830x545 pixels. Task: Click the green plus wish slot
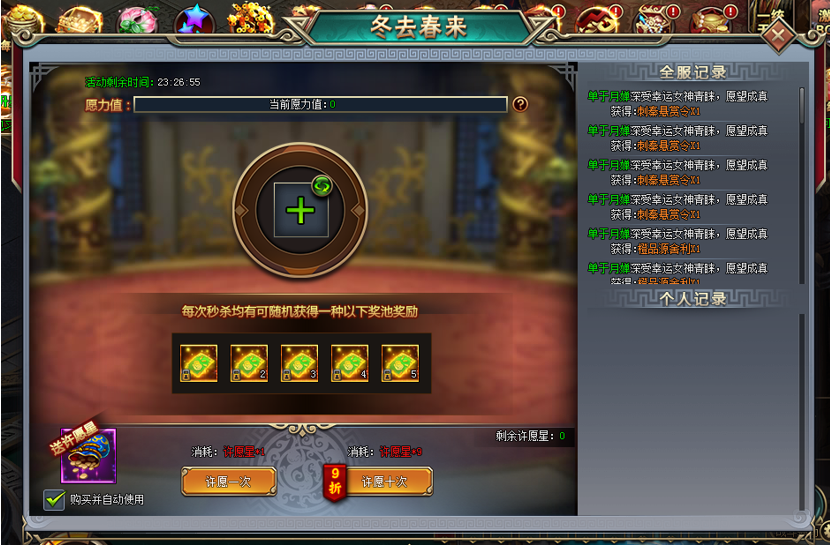tap(300, 210)
